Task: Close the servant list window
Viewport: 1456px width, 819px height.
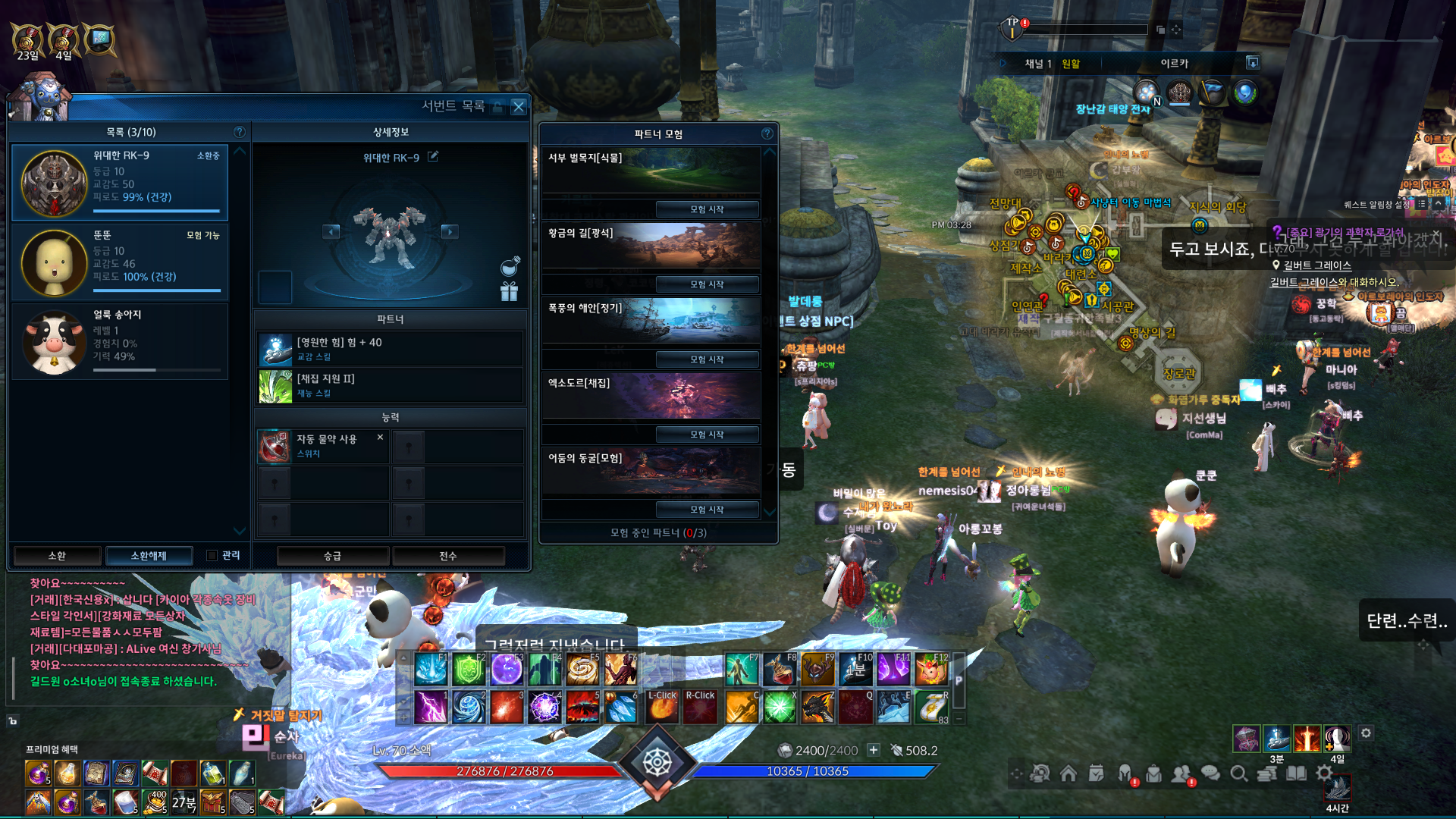Action: pos(519,107)
